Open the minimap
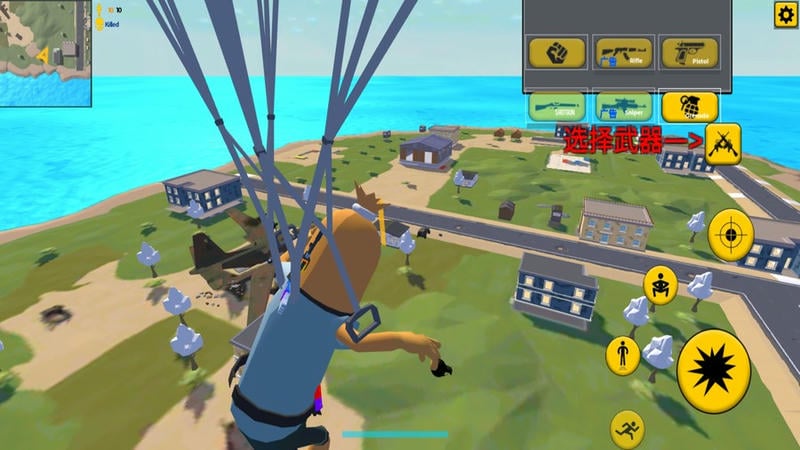Screen dimensions: 800x450 pyautogui.click(x=45, y=52)
